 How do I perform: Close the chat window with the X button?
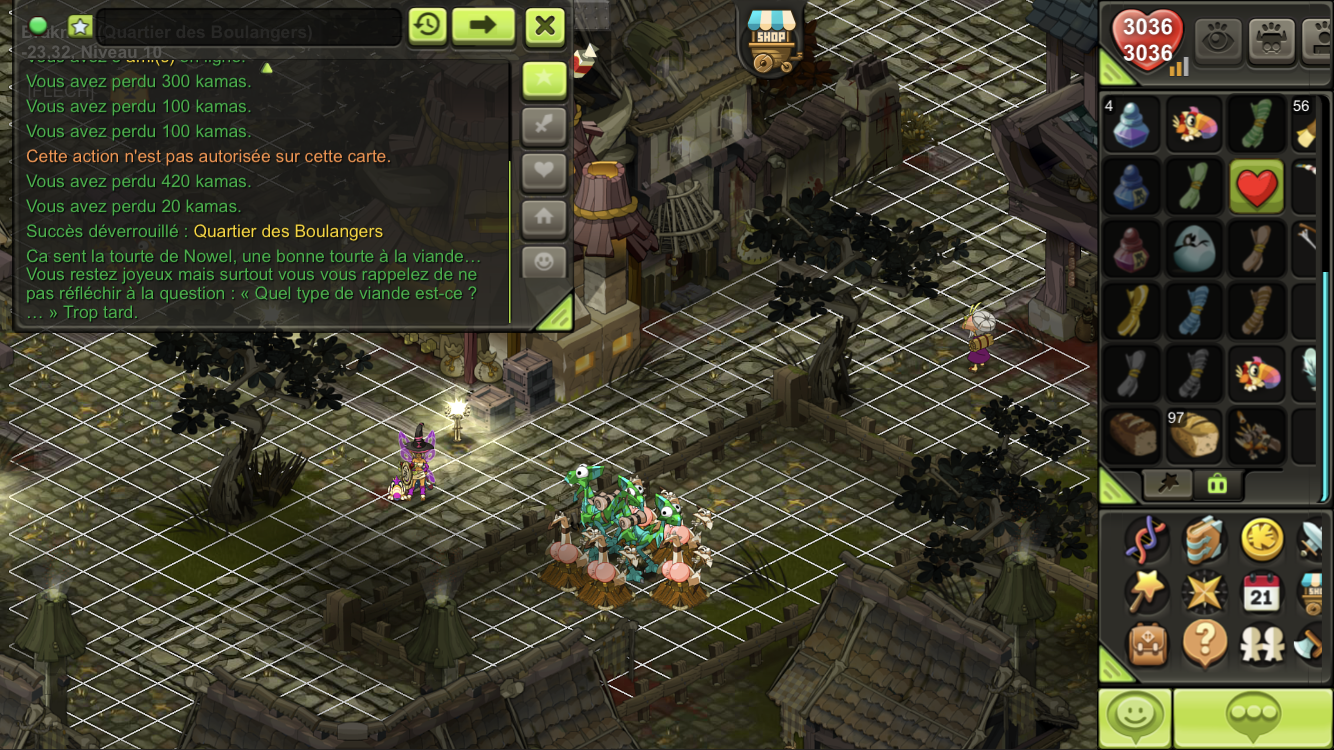[545, 25]
